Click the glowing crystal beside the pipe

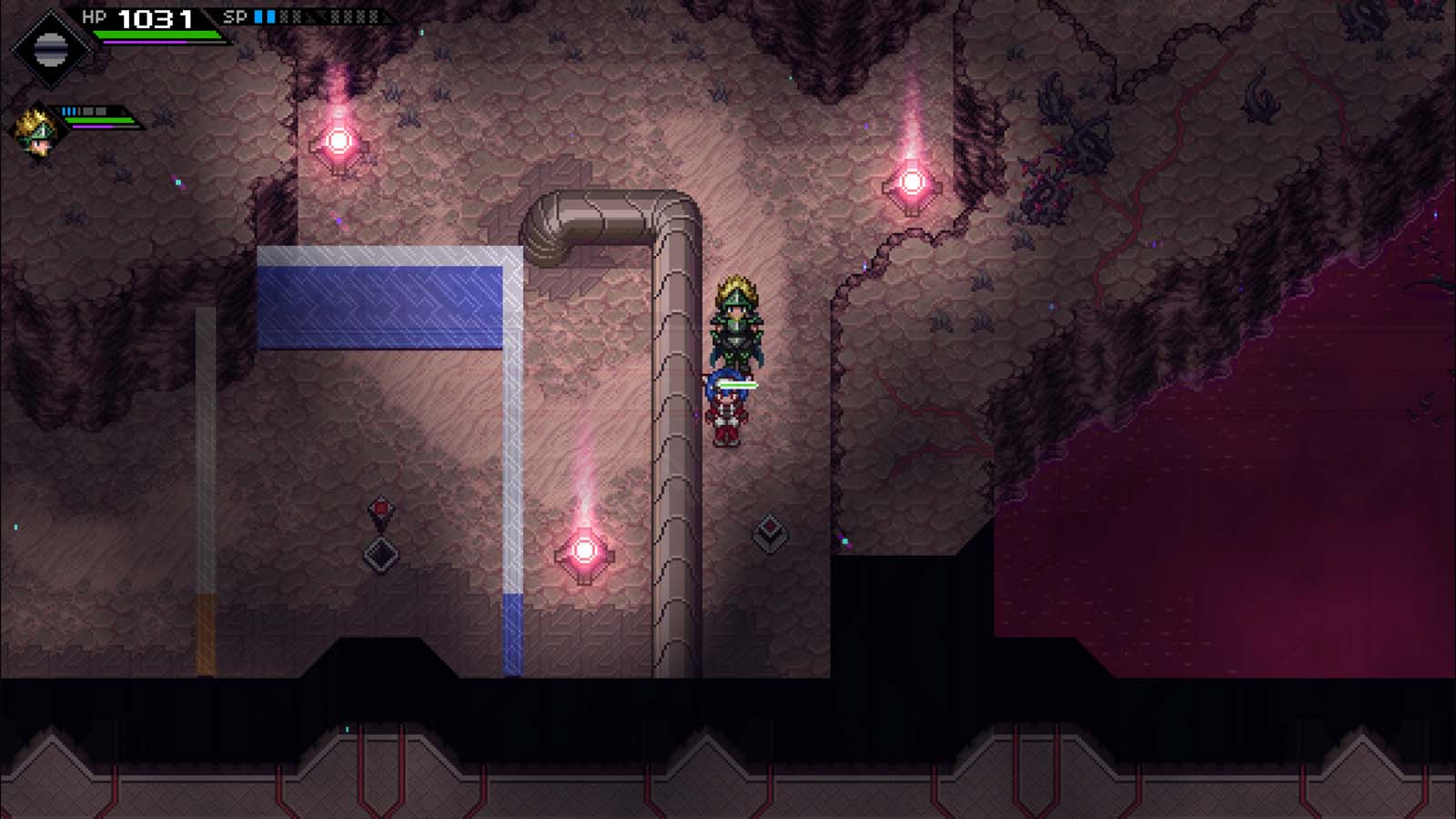[x=586, y=551]
